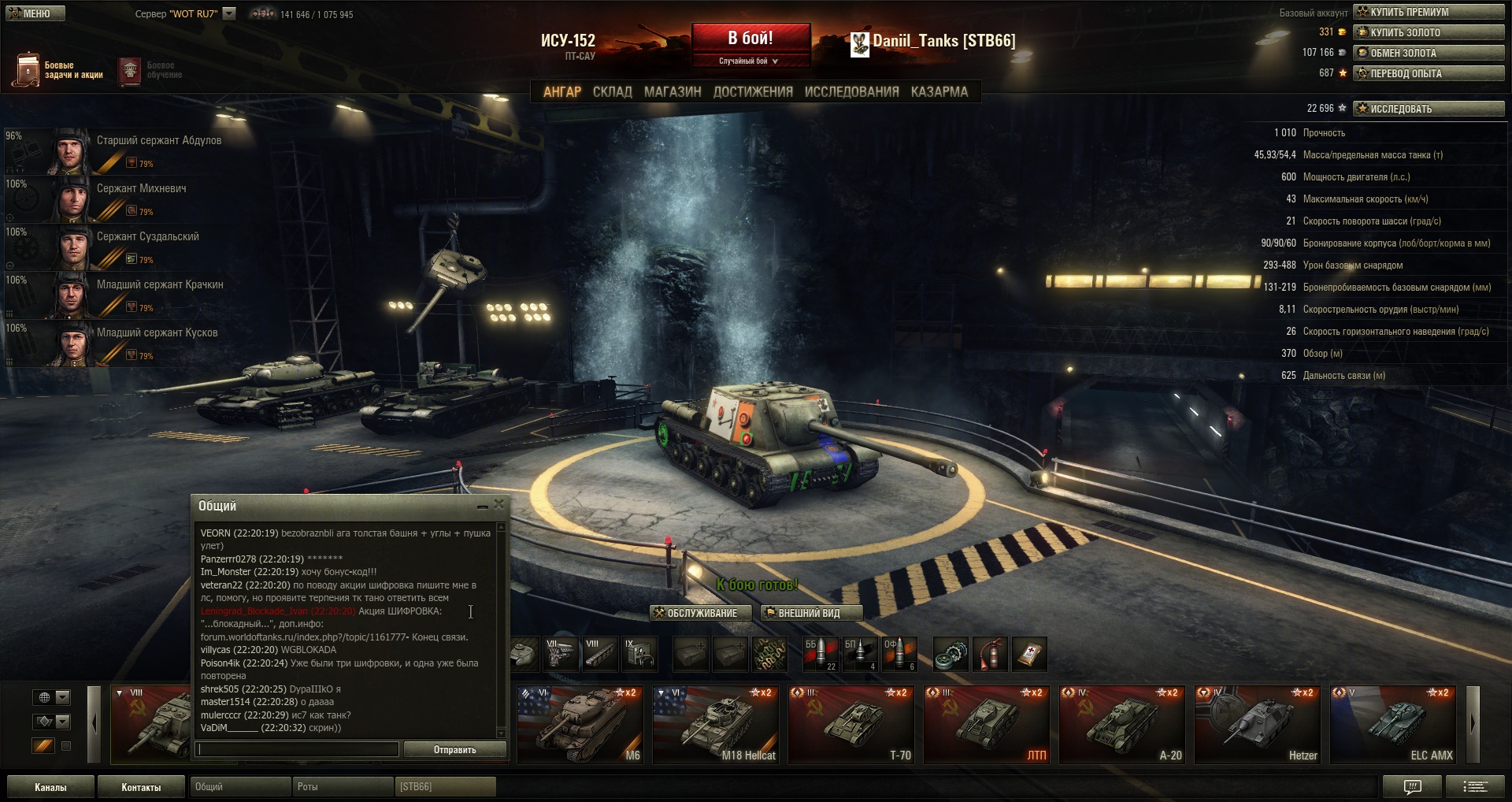Click the chat message input field
The height and width of the screenshot is (802, 1512).
(298, 750)
